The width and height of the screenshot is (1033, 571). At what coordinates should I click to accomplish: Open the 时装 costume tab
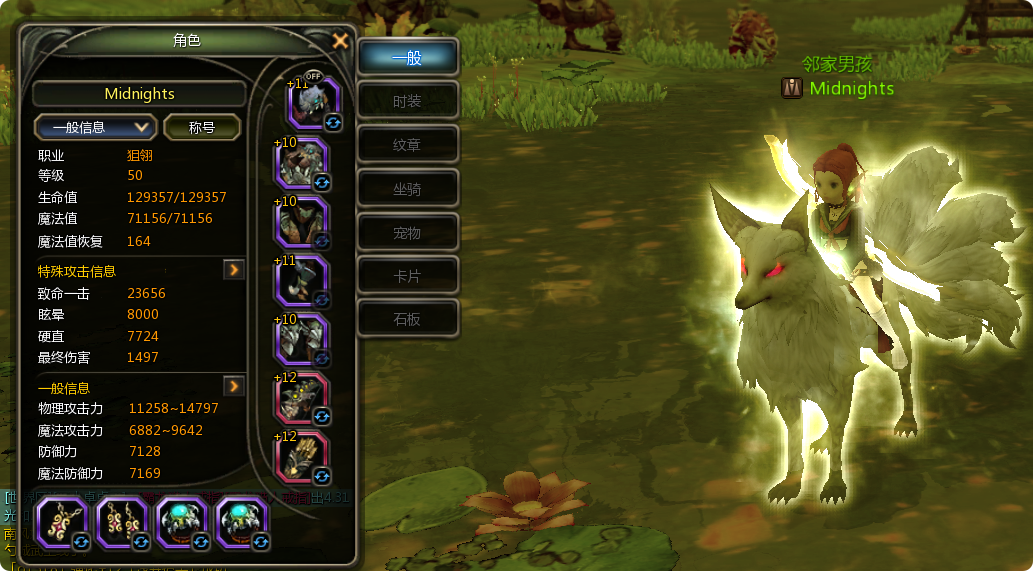407,101
